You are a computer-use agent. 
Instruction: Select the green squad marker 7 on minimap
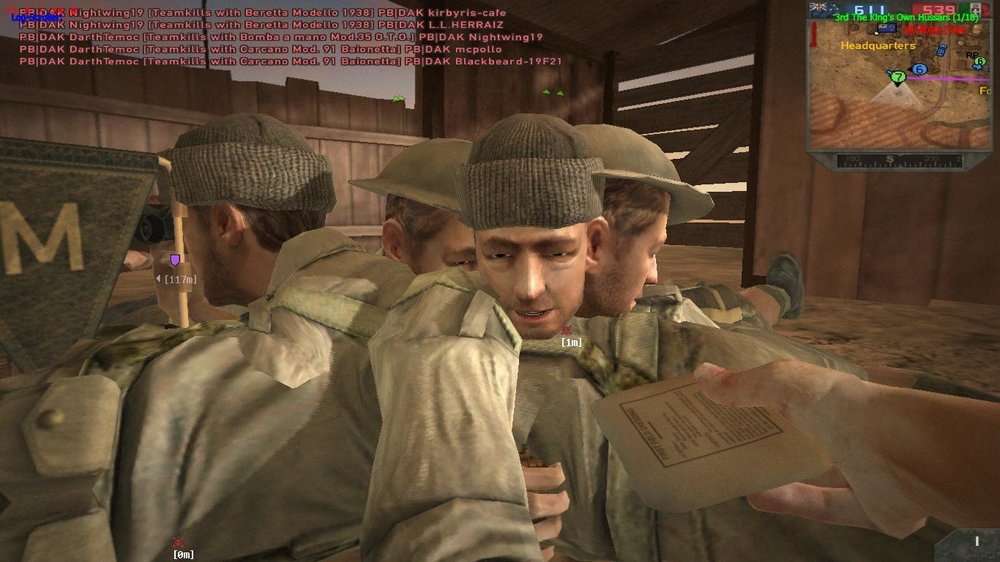(x=898, y=76)
